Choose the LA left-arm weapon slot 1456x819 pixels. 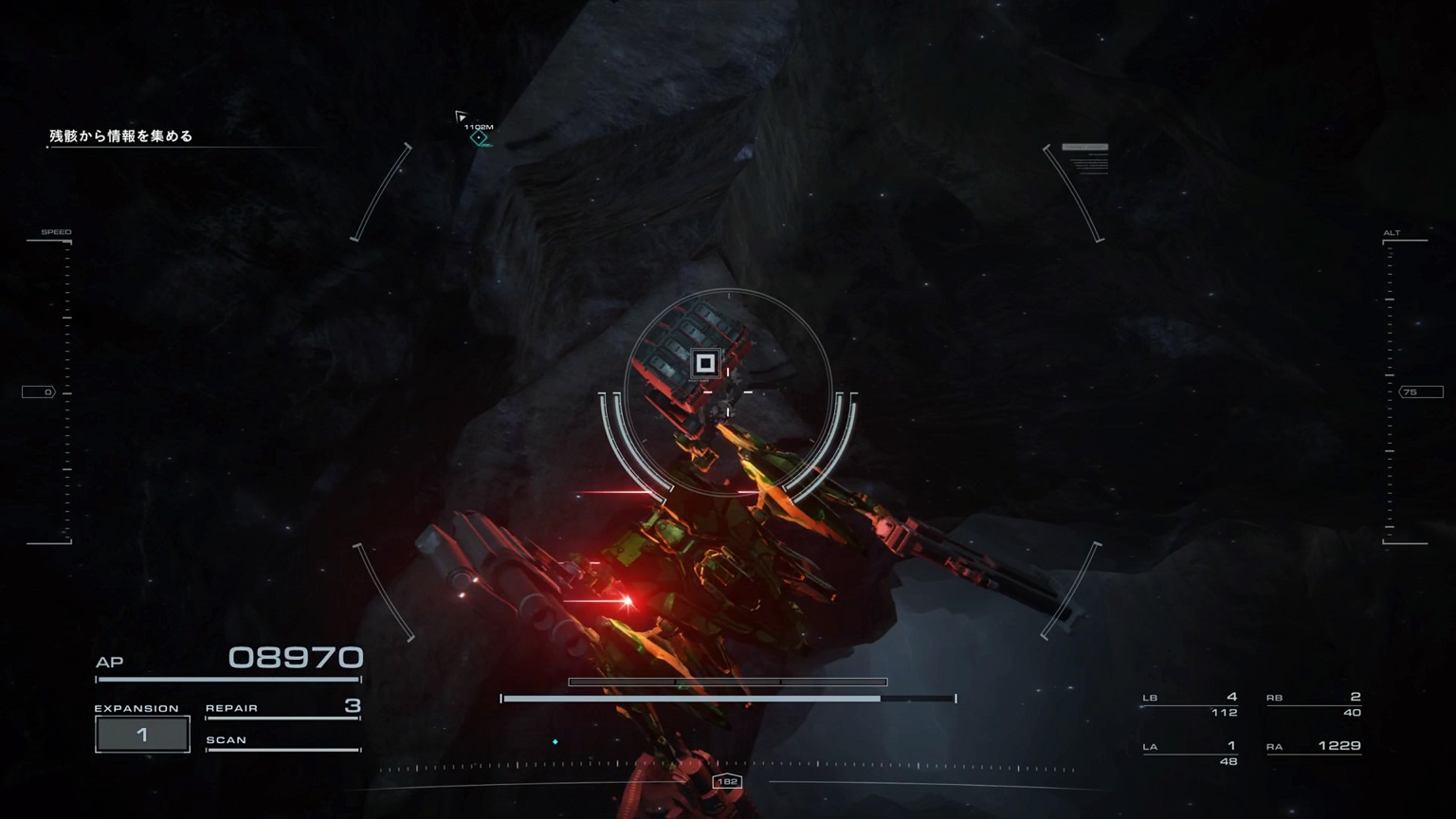tap(1191, 753)
